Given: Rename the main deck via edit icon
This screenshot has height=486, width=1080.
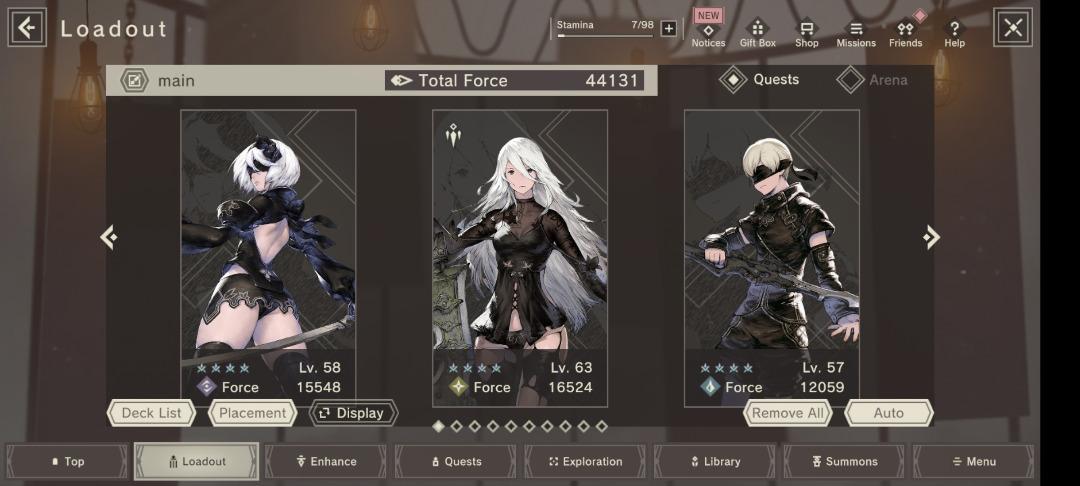Looking at the screenshot, I should (134, 80).
